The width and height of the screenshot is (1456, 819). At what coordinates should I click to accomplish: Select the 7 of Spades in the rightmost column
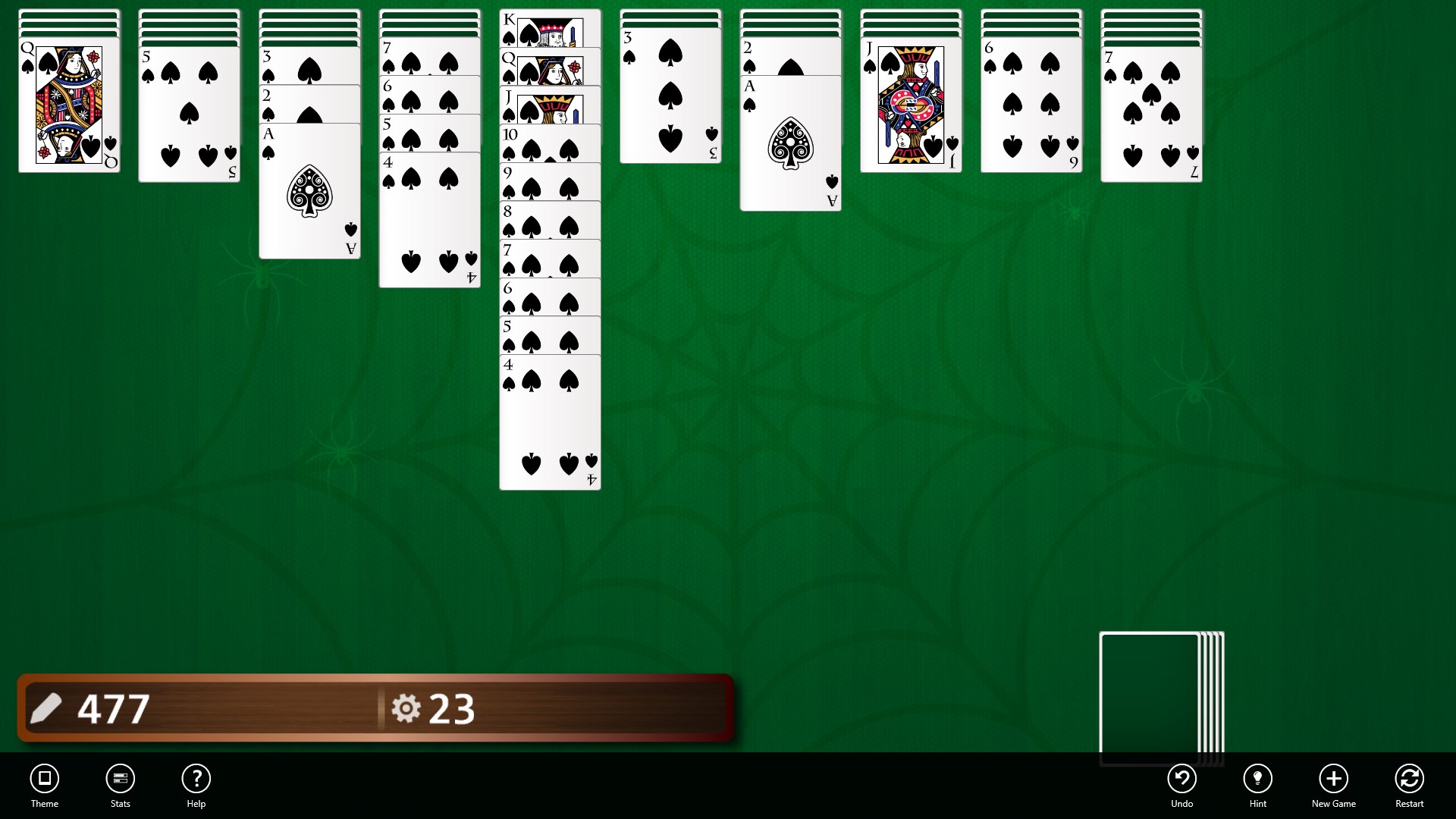pos(1151,114)
